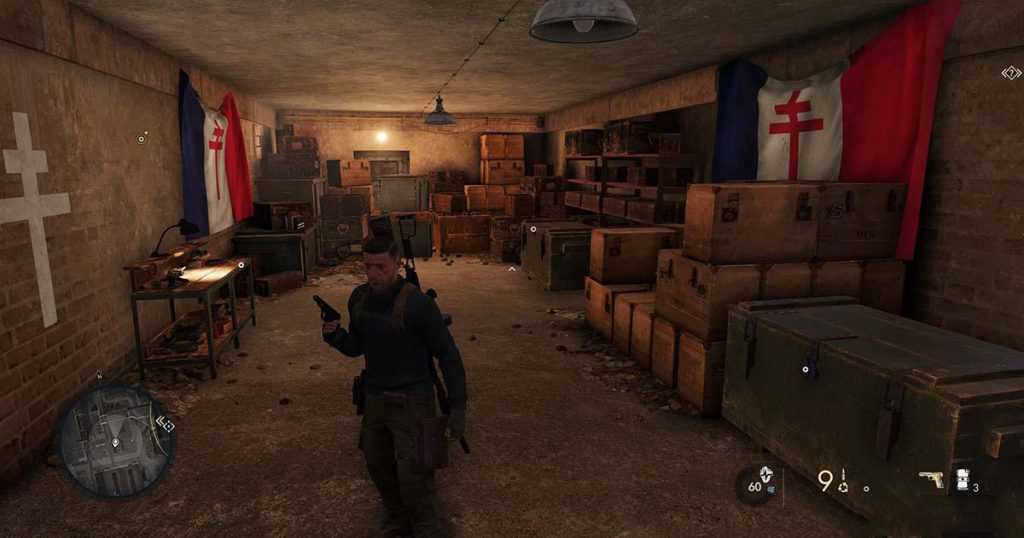Choose the bandage item icon
Viewport: 1024px width, 538px height.
(x=963, y=479)
